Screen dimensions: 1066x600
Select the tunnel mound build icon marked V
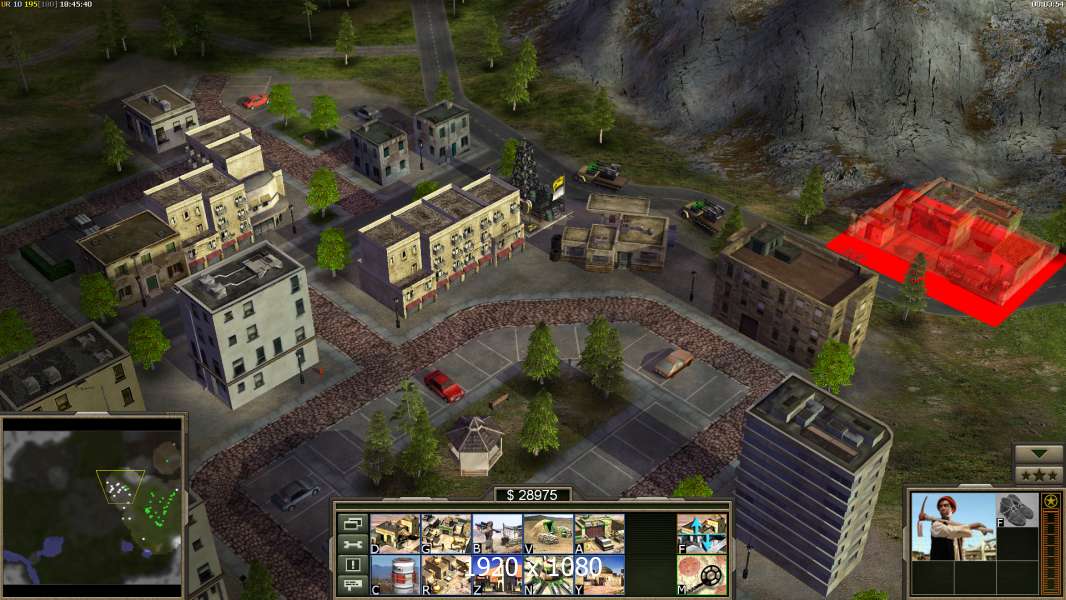pos(548,533)
